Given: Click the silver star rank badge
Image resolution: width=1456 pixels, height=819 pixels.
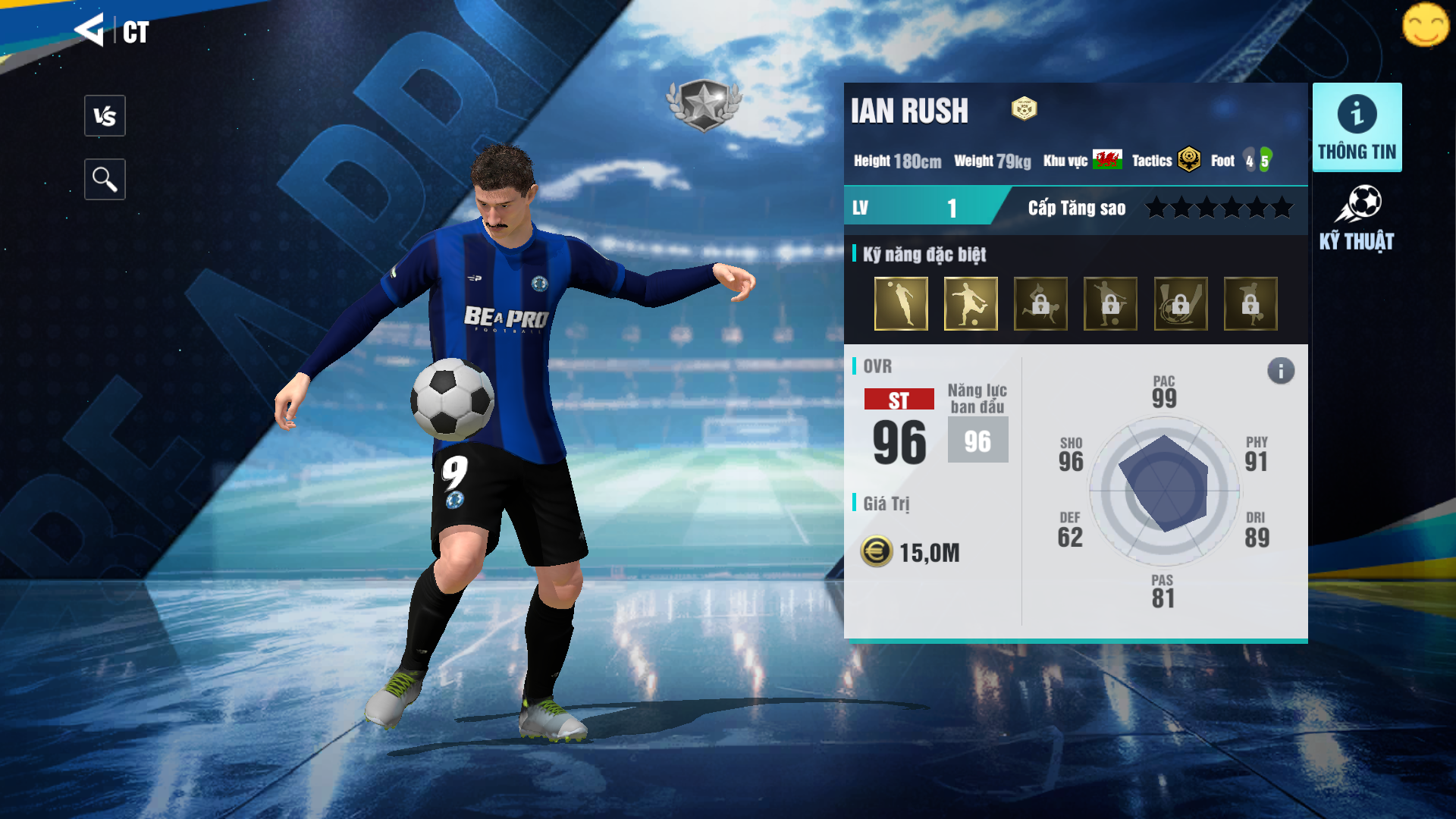Looking at the screenshot, I should [704, 105].
